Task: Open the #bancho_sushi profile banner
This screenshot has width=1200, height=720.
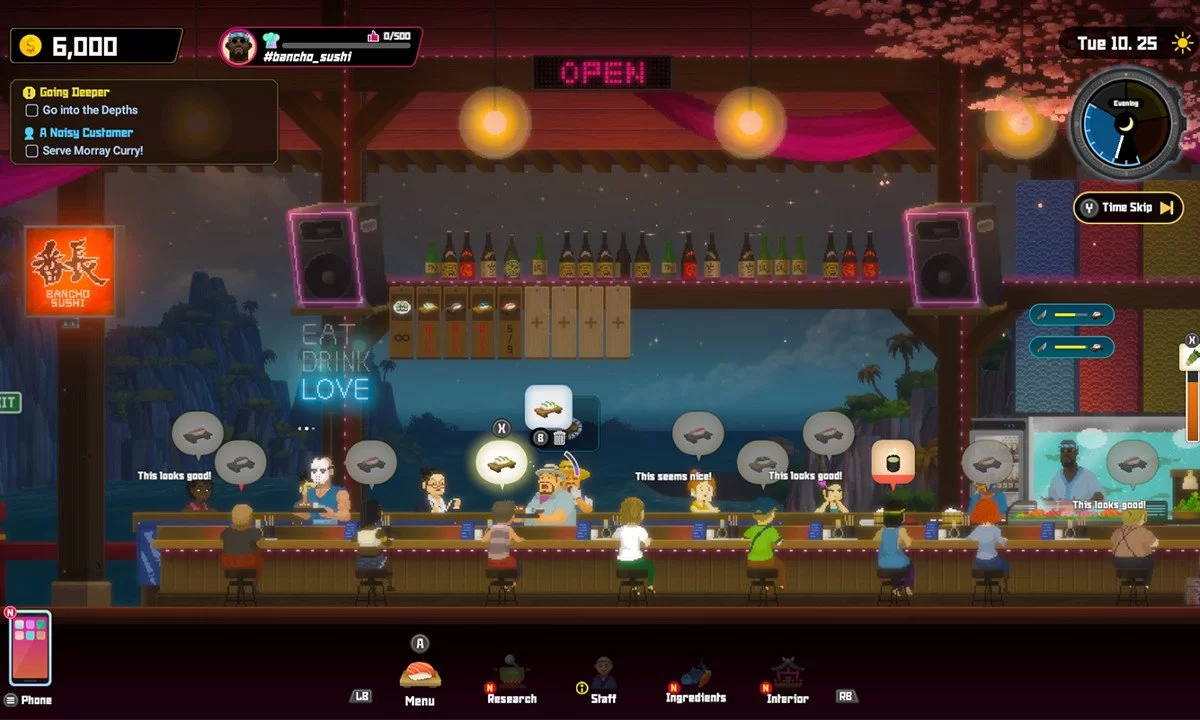Action: [x=320, y=46]
